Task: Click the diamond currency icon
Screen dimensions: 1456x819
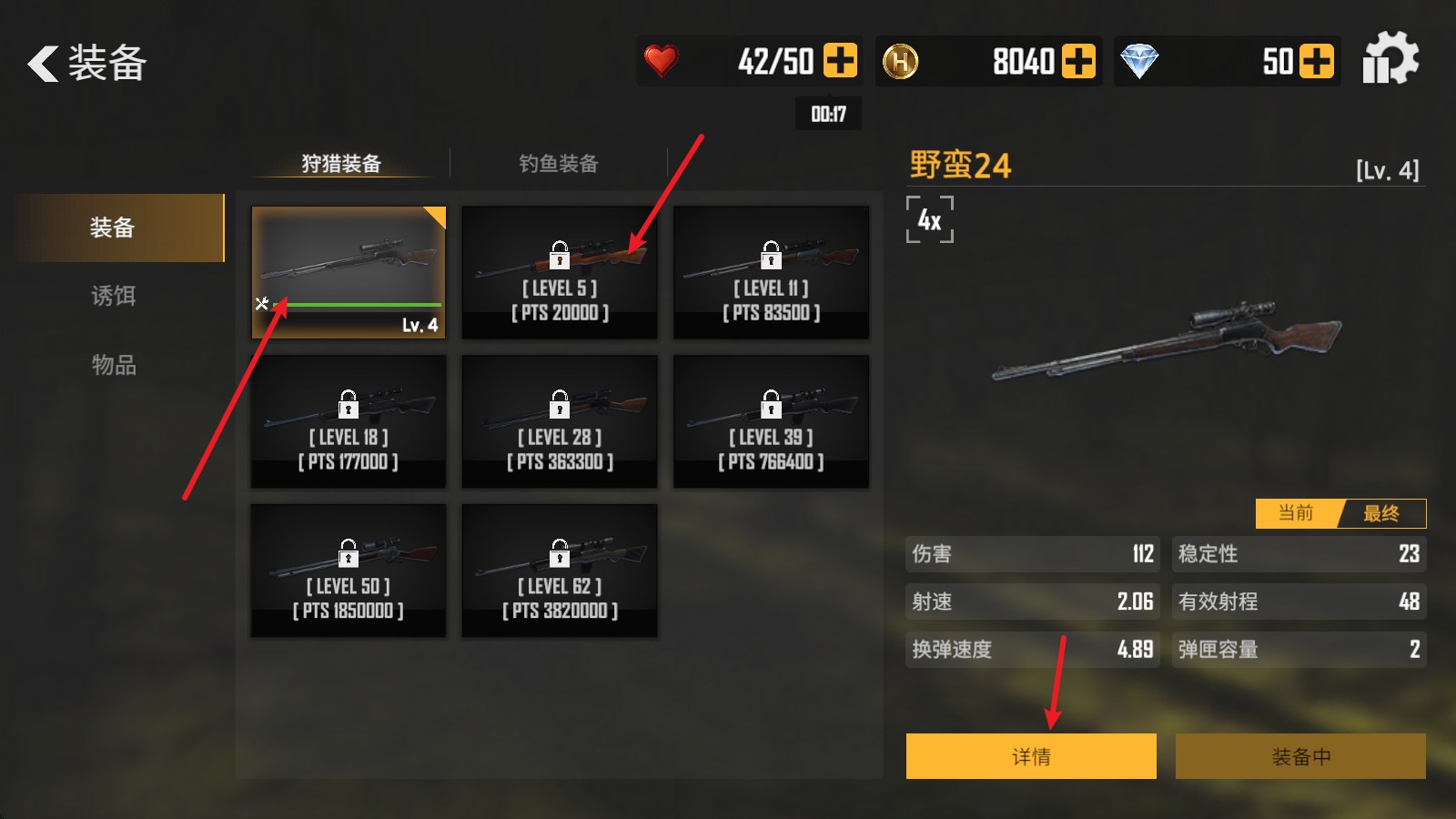Action: pos(1140,60)
